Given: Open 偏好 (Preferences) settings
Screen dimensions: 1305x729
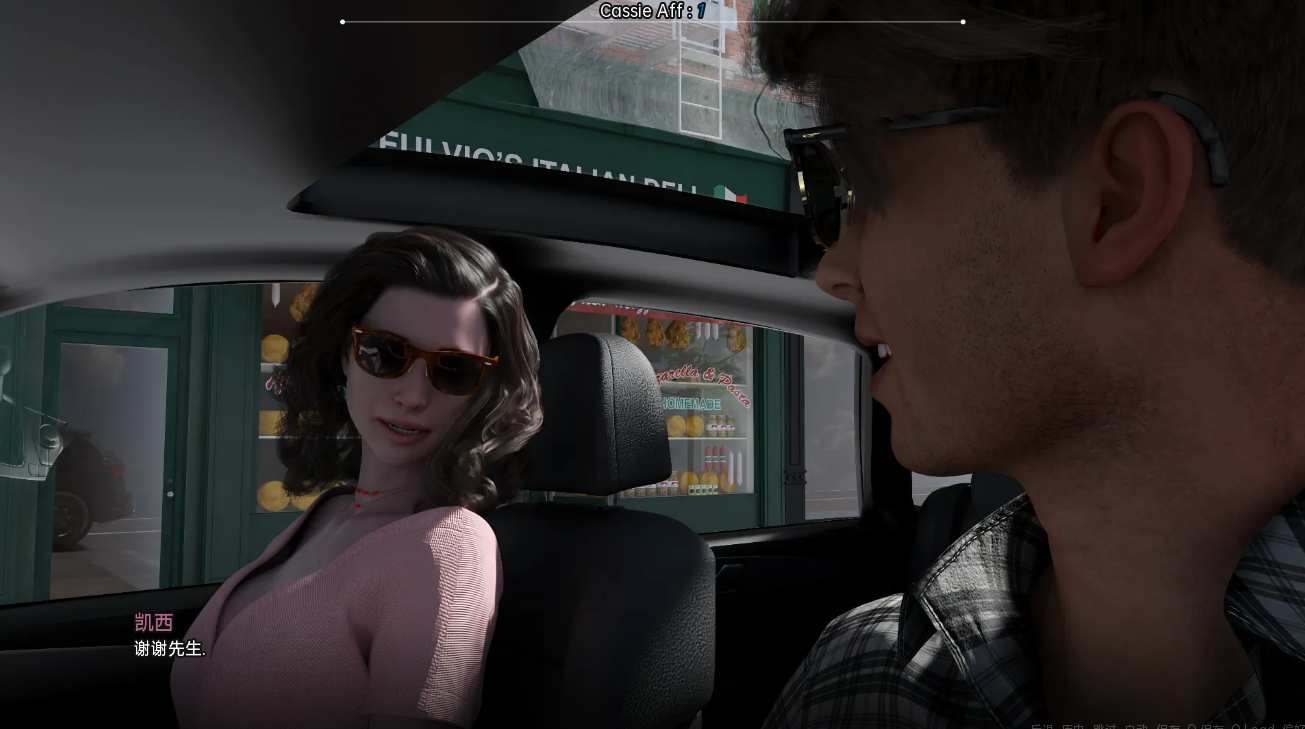Looking at the screenshot, I should point(1293,727).
